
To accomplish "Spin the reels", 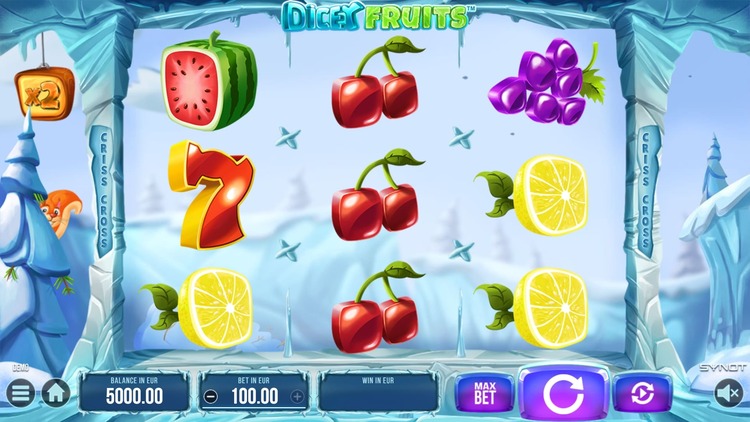I will pyautogui.click(x=564, y=393).
